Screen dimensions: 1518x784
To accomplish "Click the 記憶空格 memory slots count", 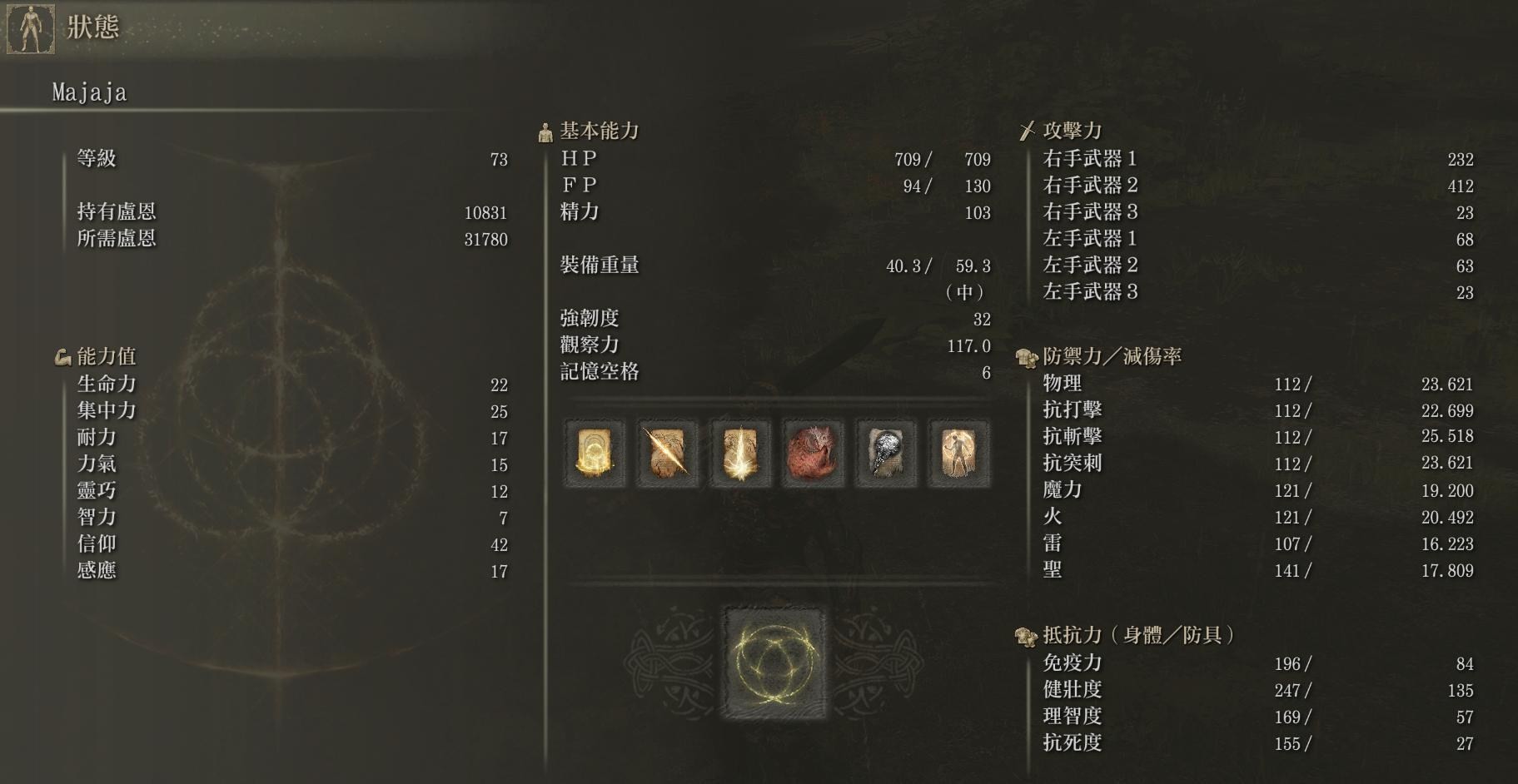I will 985,374.
